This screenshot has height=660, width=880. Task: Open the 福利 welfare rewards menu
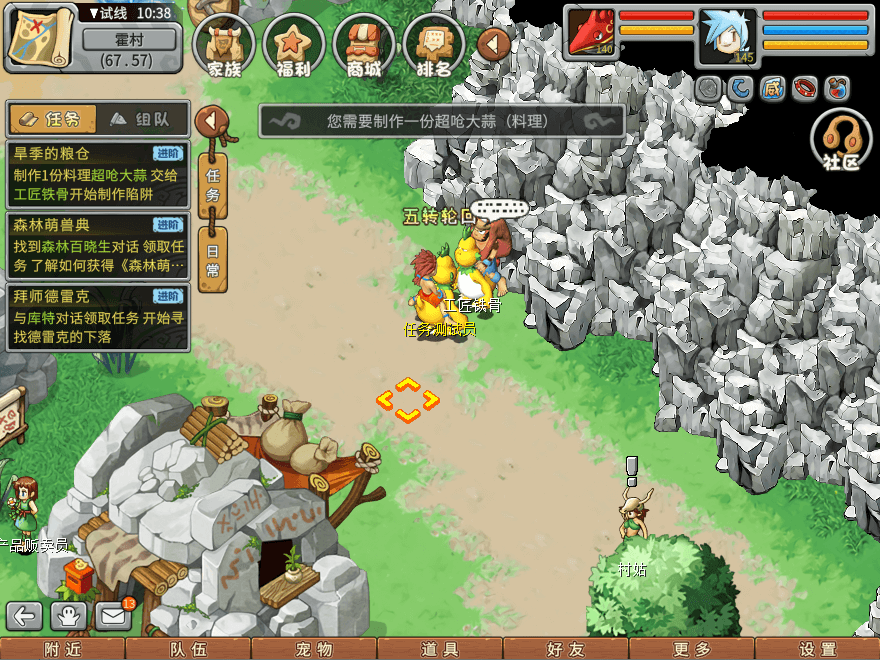coord(294,44)
